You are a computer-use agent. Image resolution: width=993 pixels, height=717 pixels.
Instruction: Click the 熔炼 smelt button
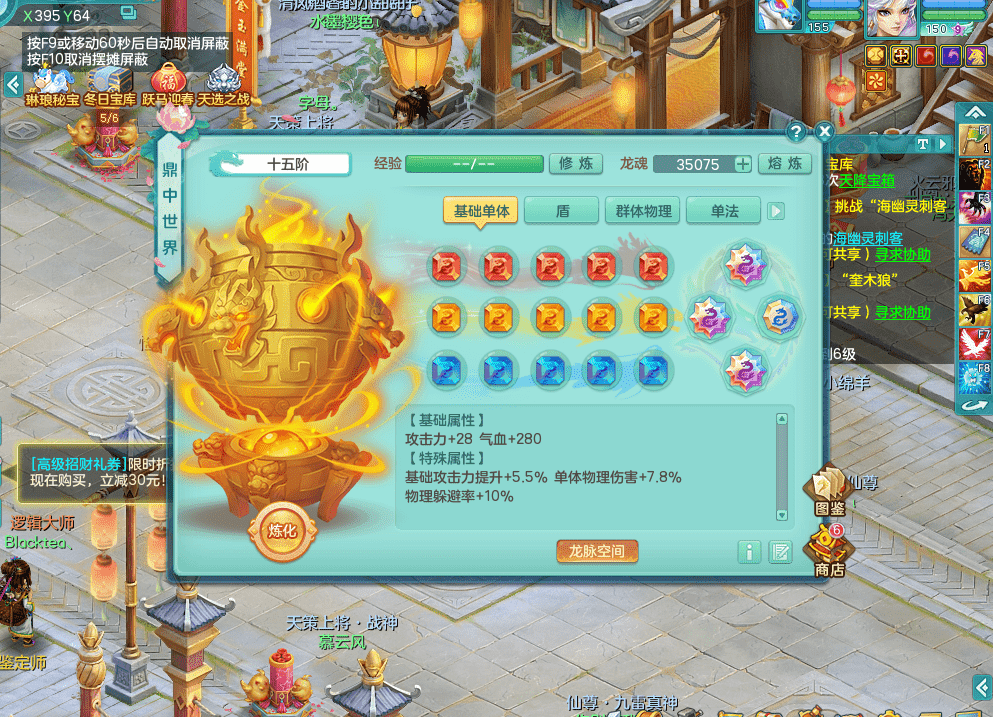(x=784, y=164)
